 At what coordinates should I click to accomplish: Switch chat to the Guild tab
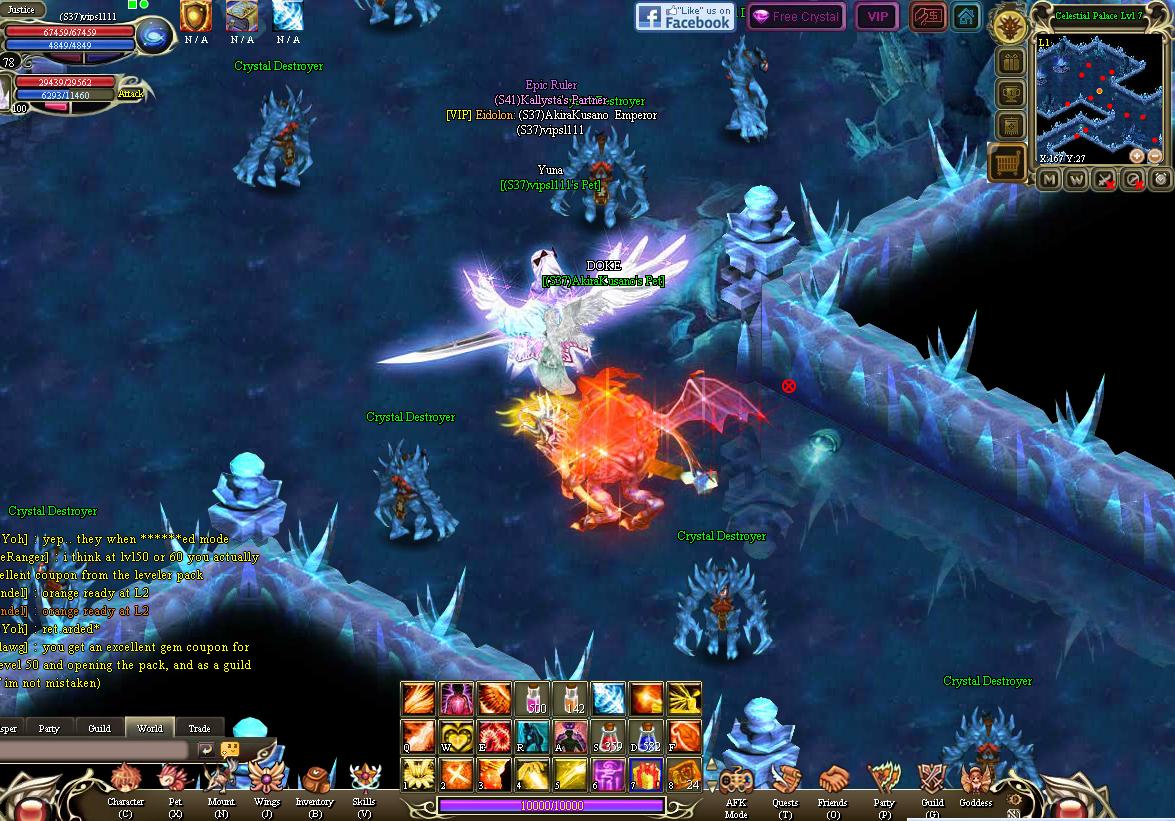point(99,728)
